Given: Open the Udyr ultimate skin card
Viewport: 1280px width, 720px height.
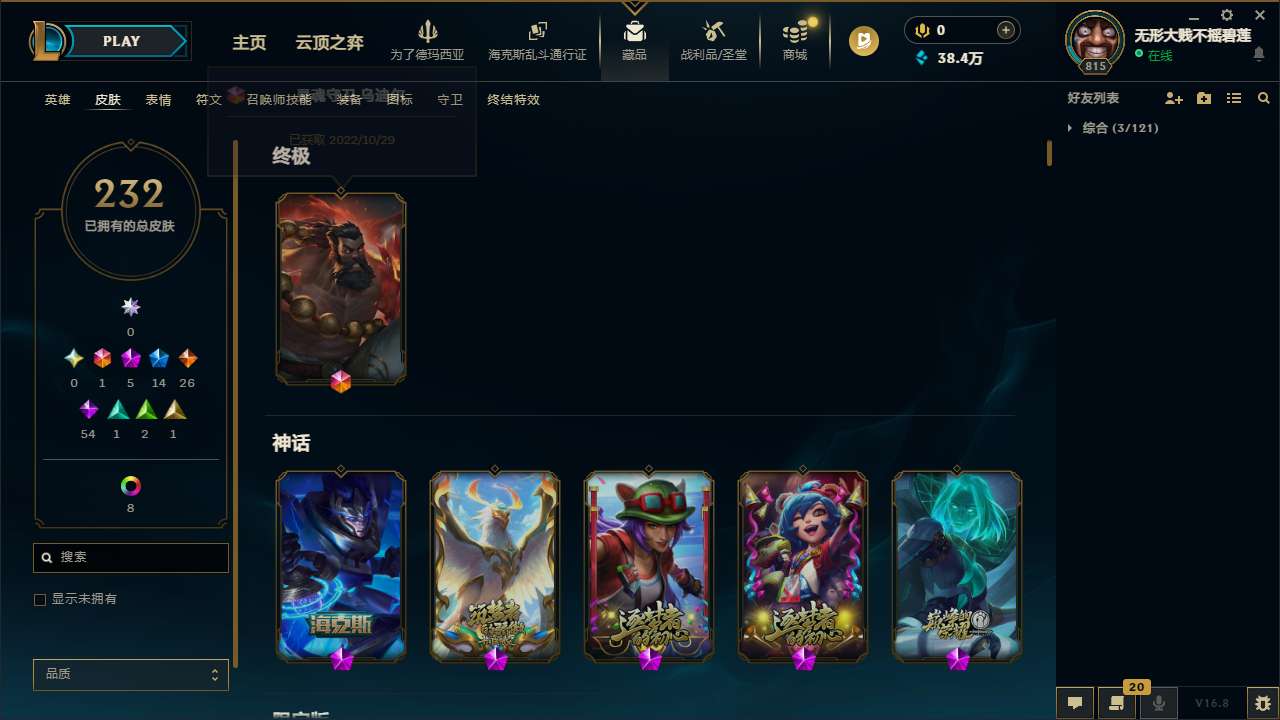Looking at the screenshot, I should [341, 288].
